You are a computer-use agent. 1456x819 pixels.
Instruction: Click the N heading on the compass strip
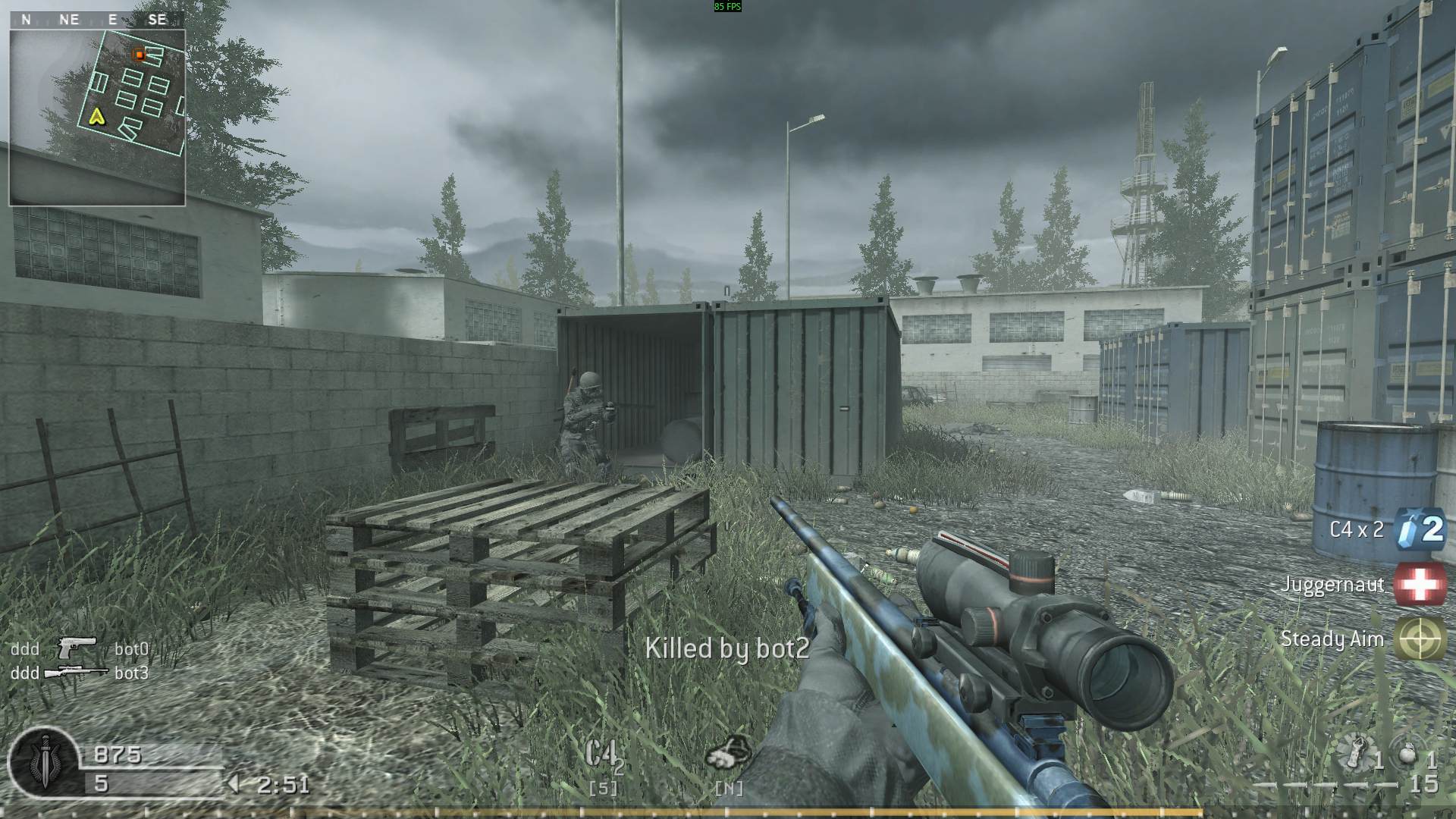point(27,19)
